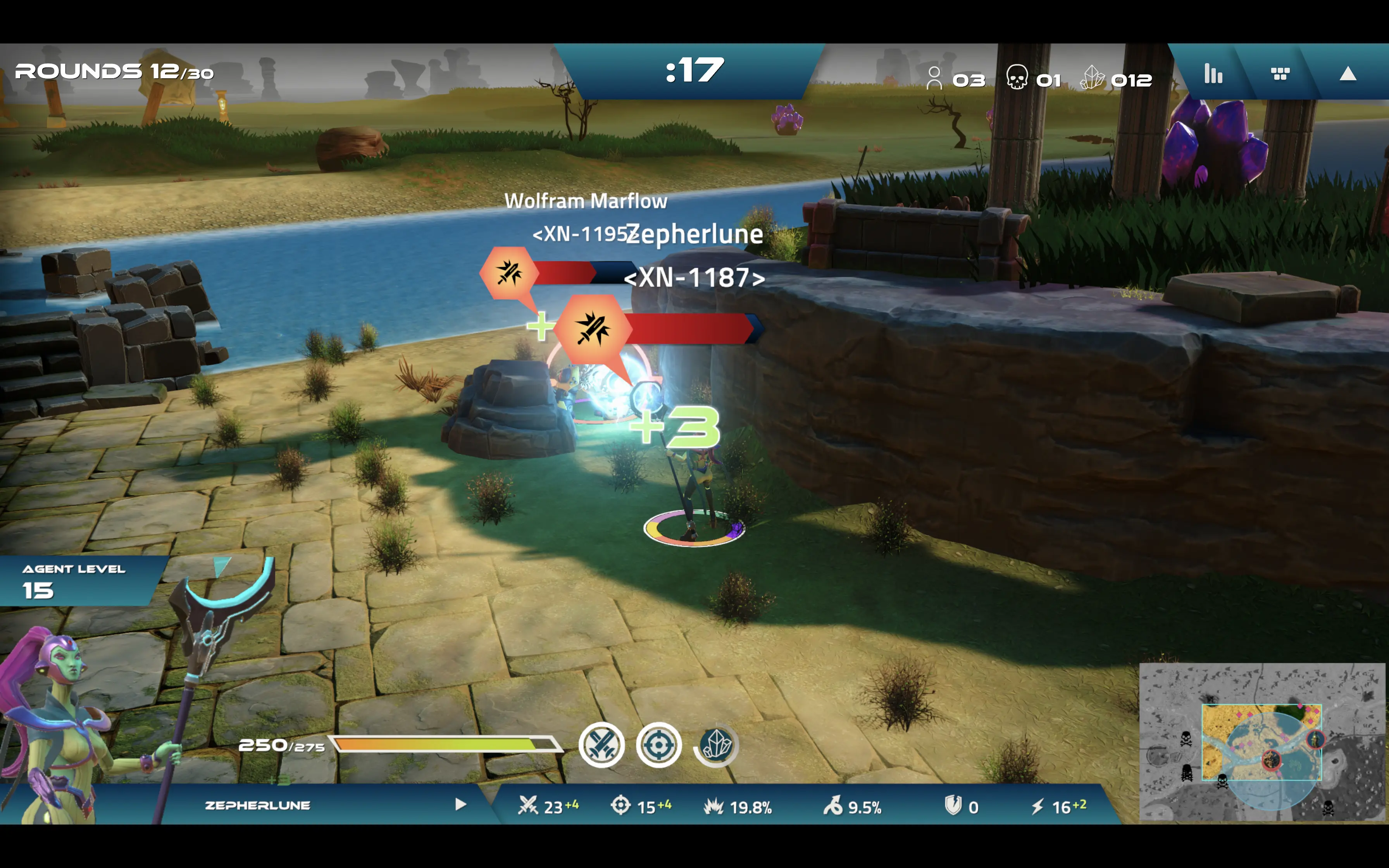Open the Agent Level 15 panel
This screenshot has height=868, width=1389.
(75, 581)
